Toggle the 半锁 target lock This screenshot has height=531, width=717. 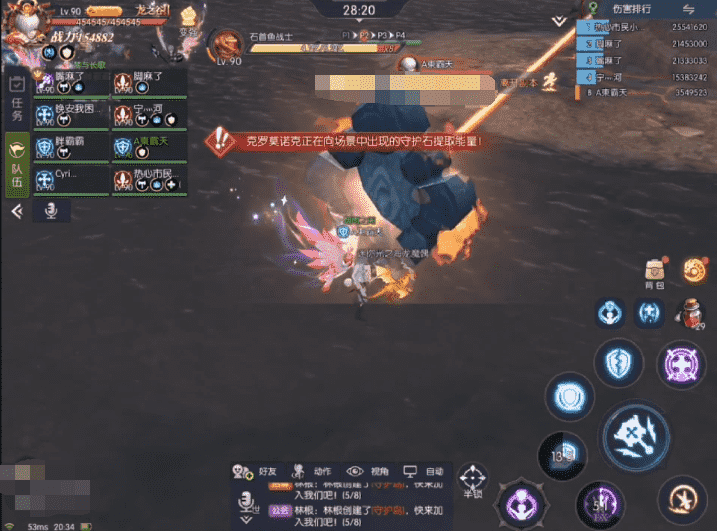click(x=472, y=482)
